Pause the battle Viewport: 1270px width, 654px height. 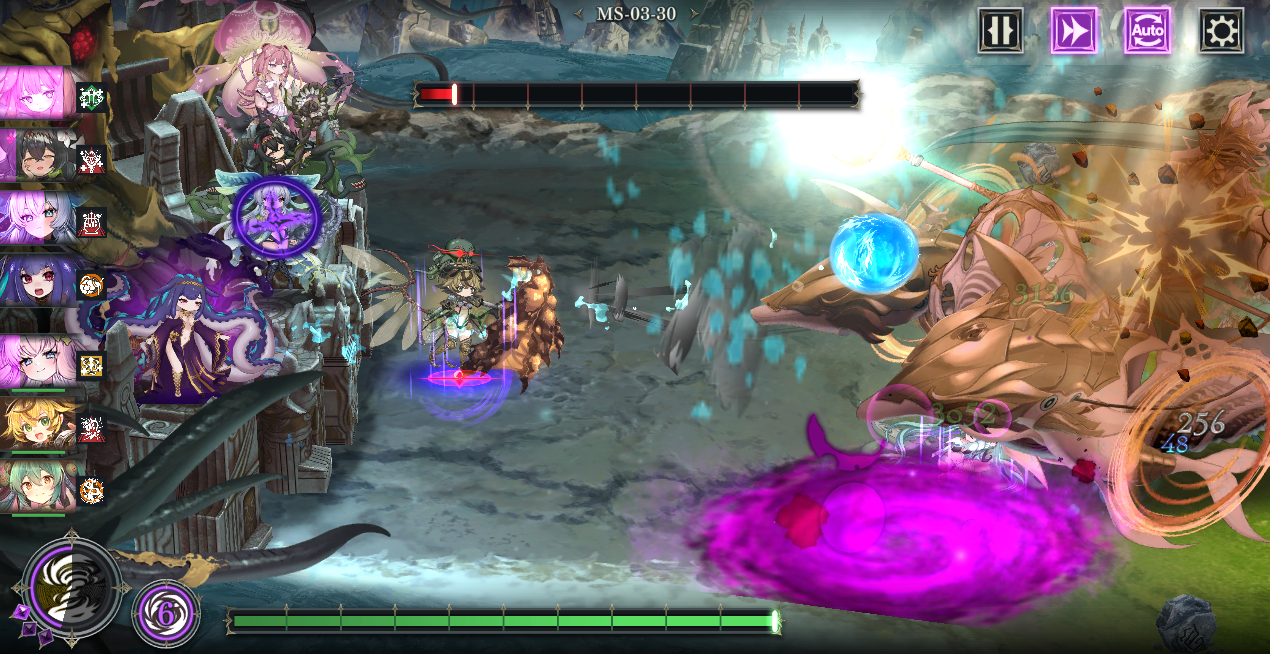pyautogui.click(x=1000, y=31)
